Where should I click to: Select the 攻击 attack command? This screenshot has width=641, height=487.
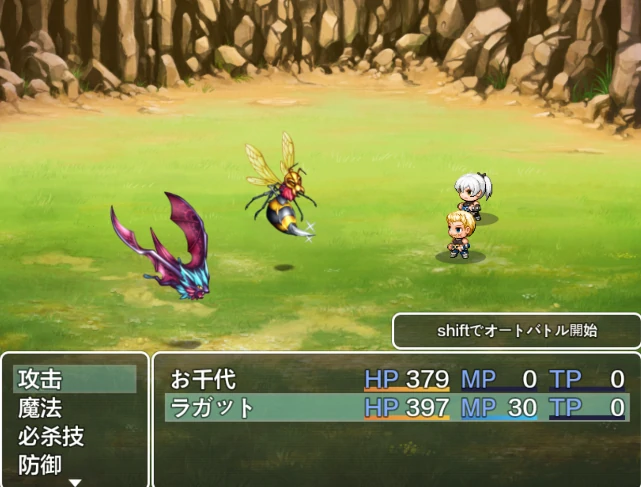[74, 379]
